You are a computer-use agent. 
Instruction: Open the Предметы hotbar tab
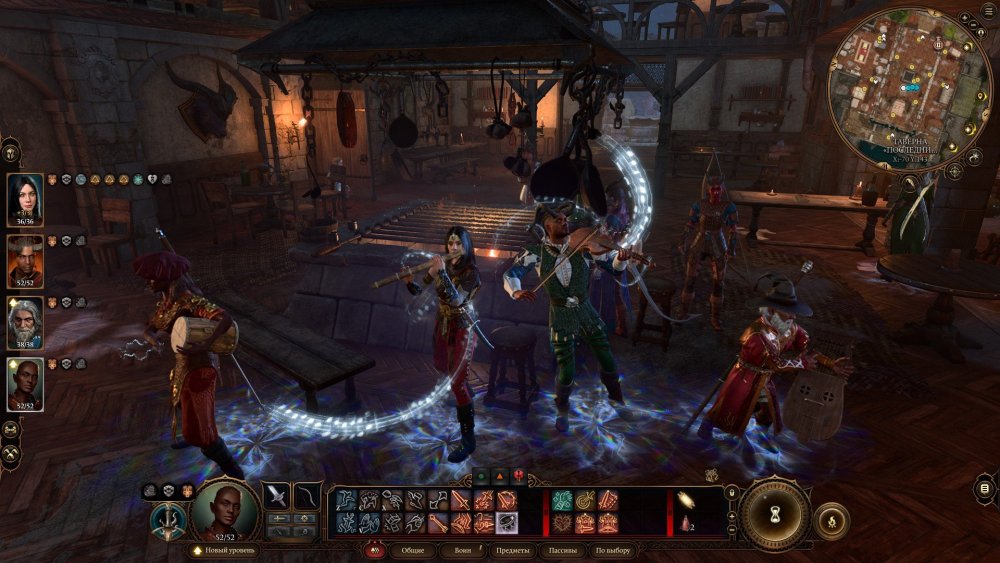tap(513, 550)
